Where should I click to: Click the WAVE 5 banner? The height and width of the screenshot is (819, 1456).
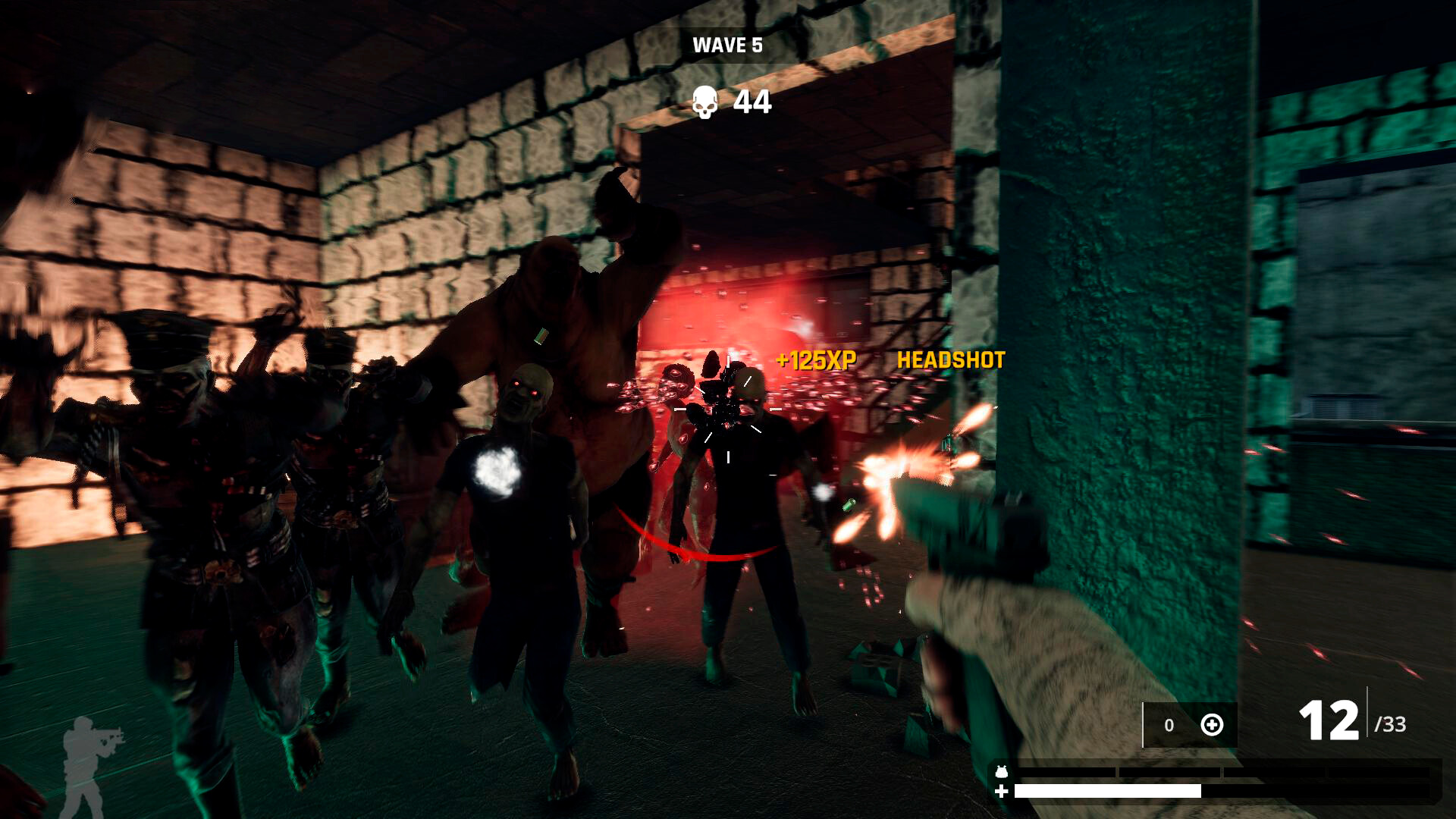point(726,45)
